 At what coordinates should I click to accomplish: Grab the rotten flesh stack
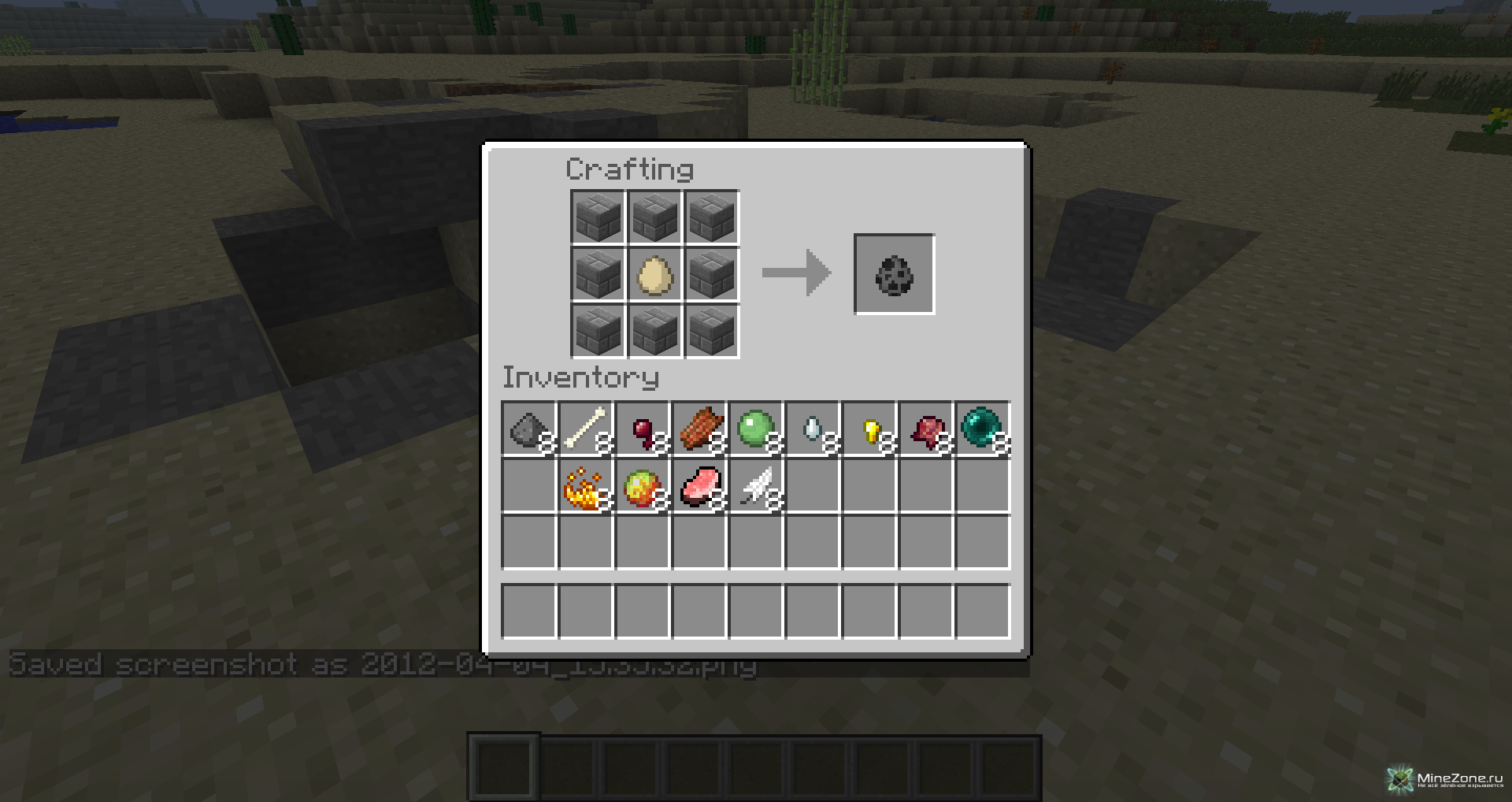(699, 429)
